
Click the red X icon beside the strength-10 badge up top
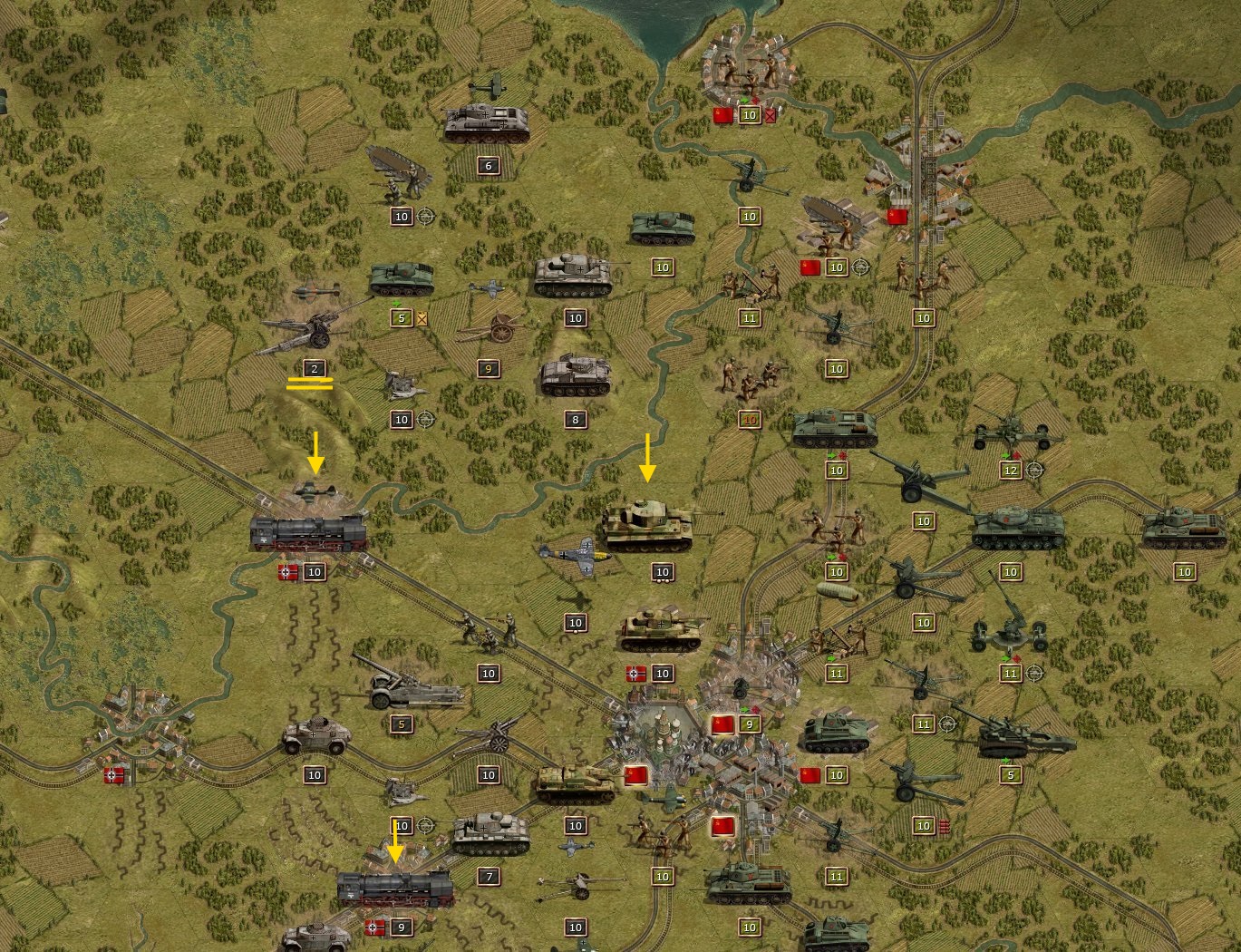(770, 115)
